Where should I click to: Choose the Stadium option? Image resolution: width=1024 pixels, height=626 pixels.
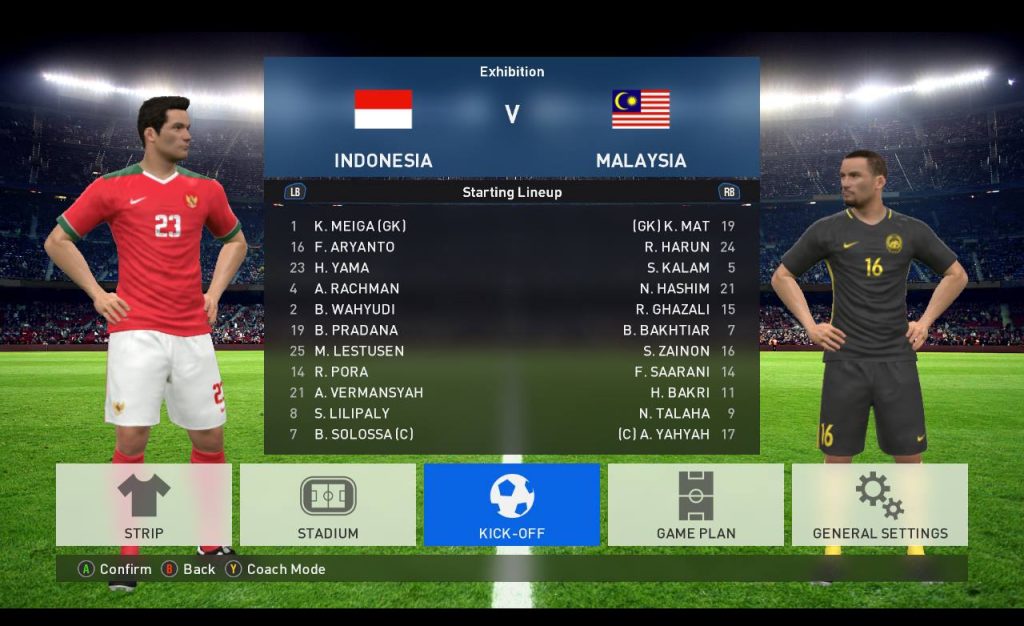(328, 505)
